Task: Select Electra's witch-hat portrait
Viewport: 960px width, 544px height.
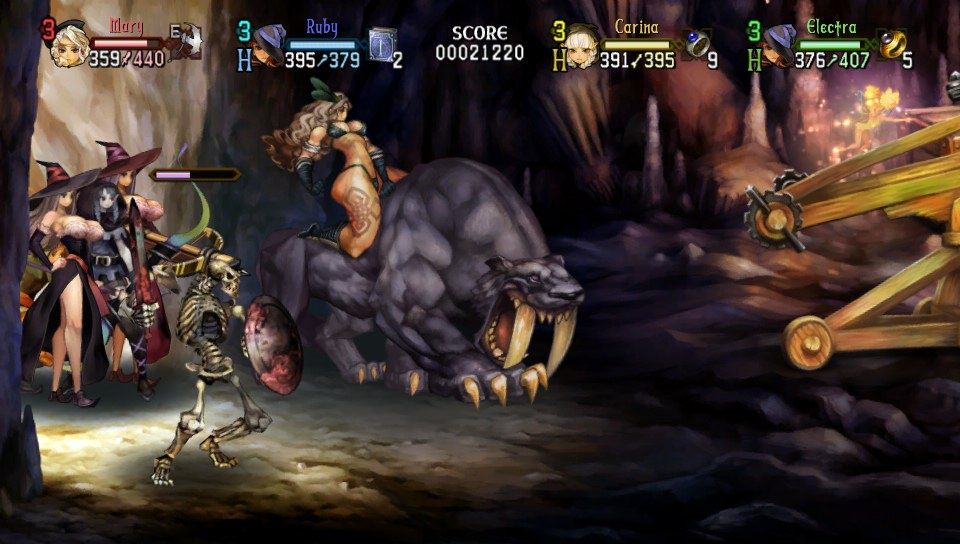Action: pos(779,46)
